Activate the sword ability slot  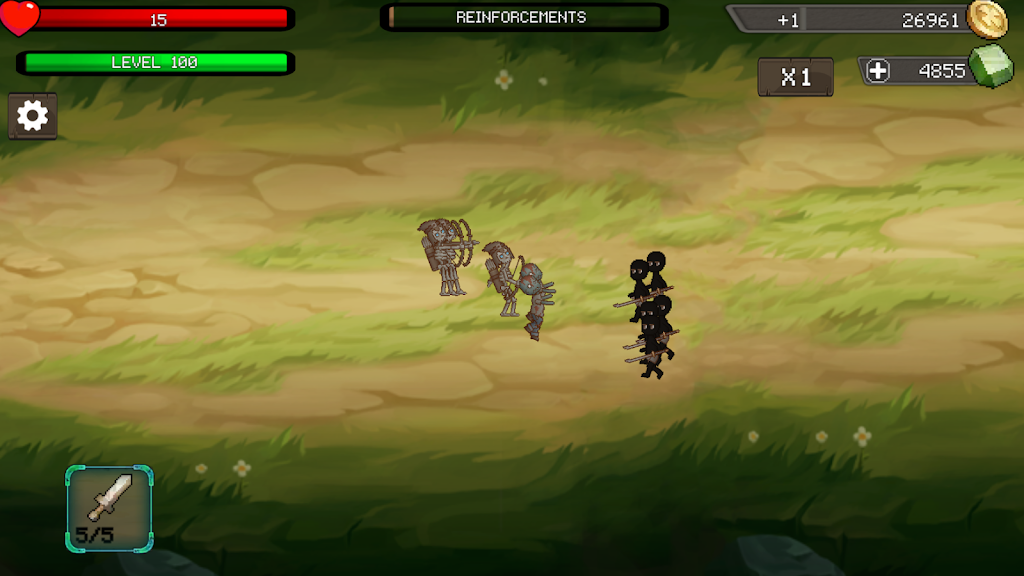[x=109, y=508]
